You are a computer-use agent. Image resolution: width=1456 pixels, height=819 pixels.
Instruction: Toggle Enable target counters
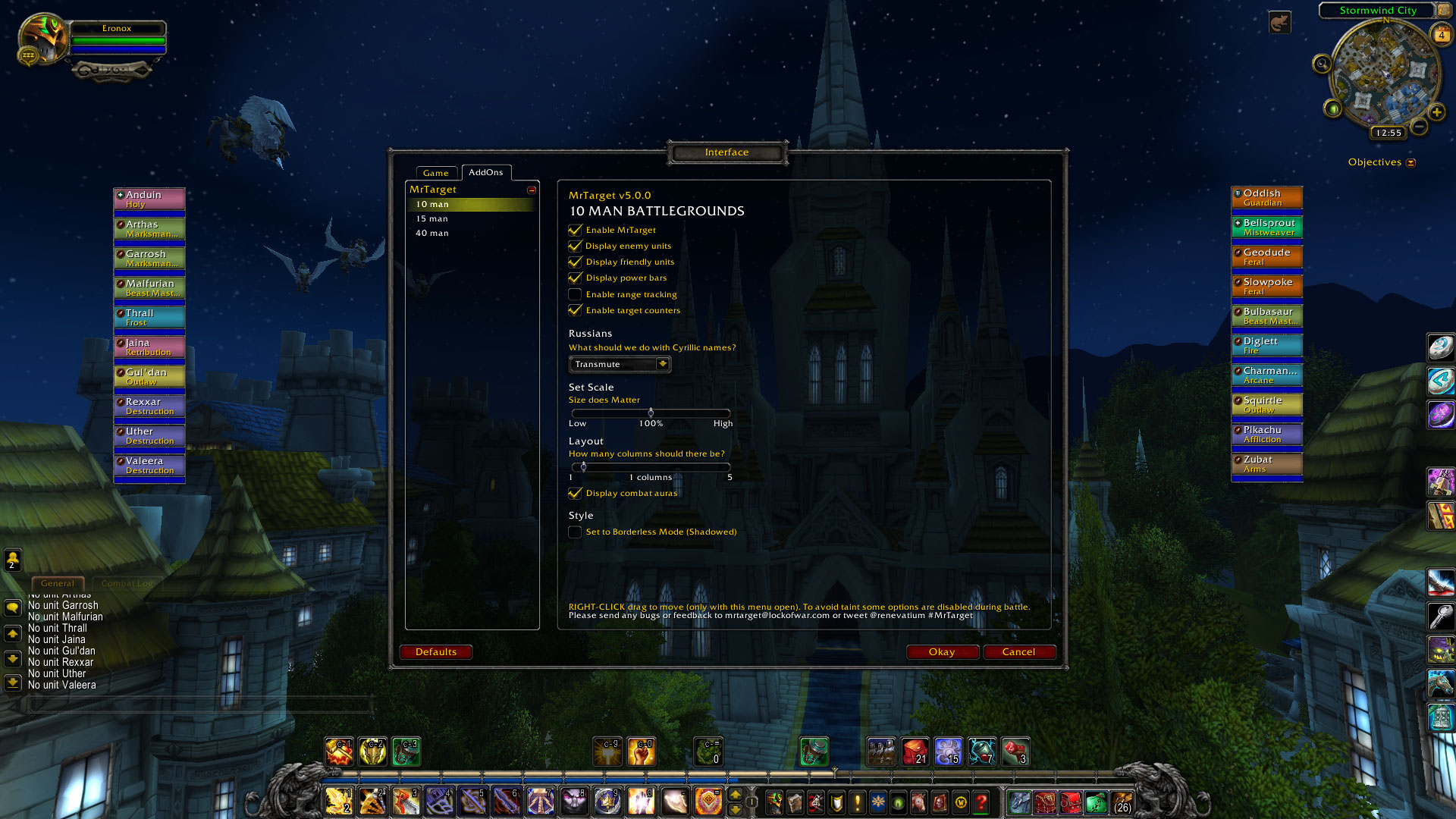tap(576, 310)
